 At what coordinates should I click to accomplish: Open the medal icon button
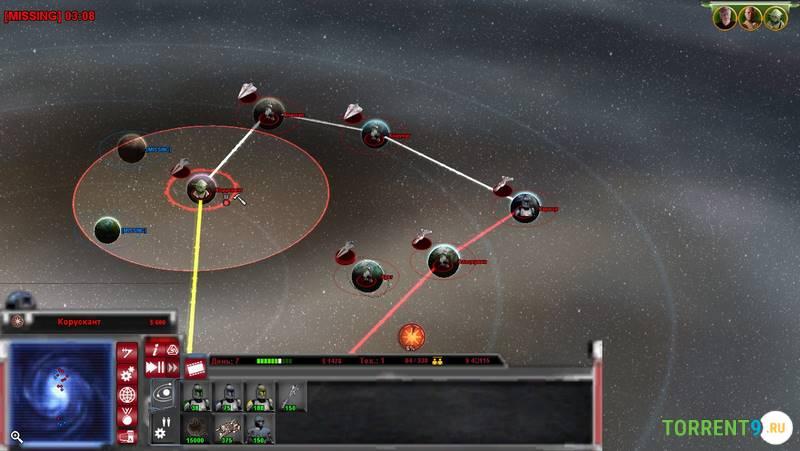tap(127, 414)
